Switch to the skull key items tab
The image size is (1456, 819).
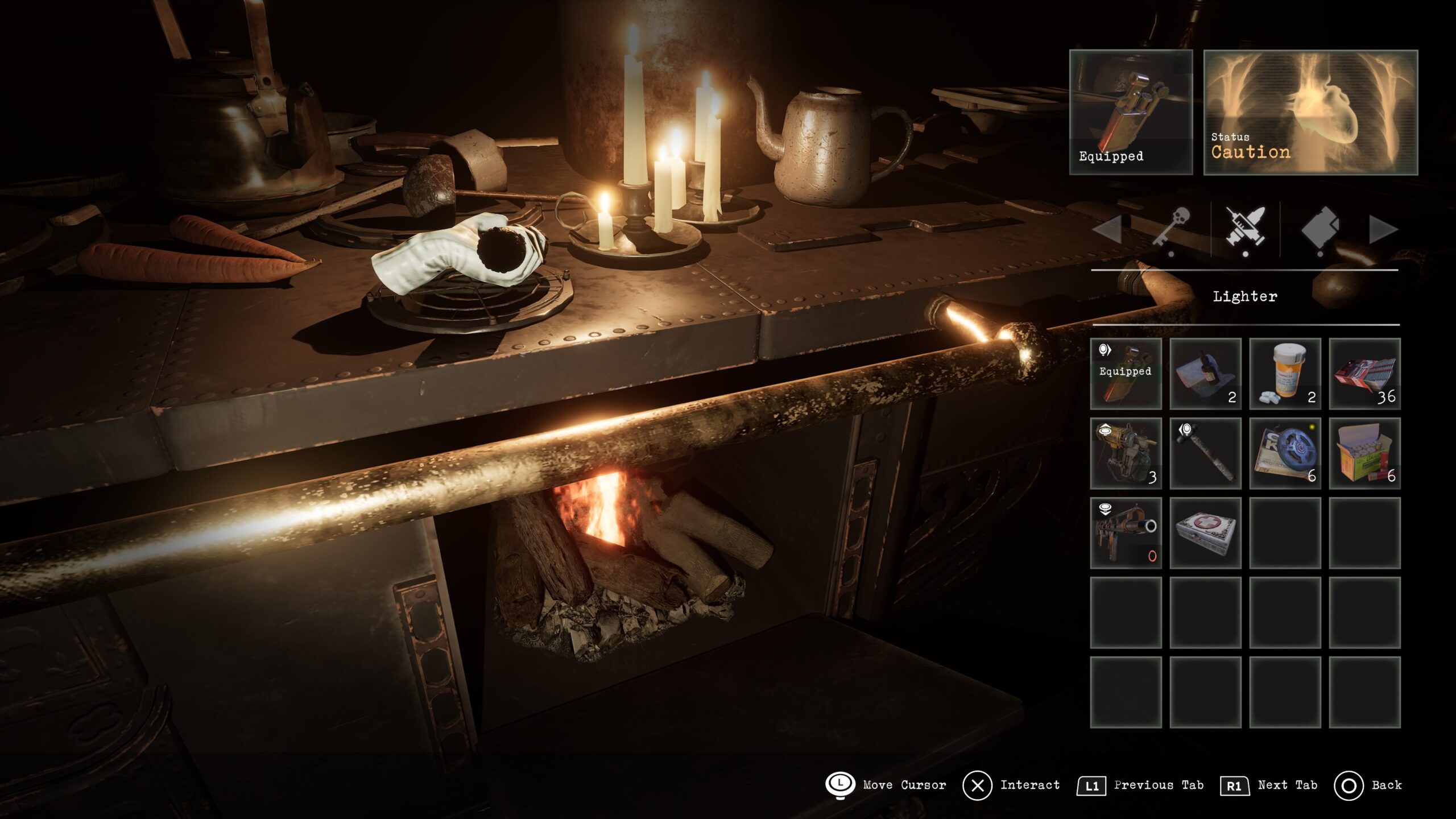(1171, 229)
